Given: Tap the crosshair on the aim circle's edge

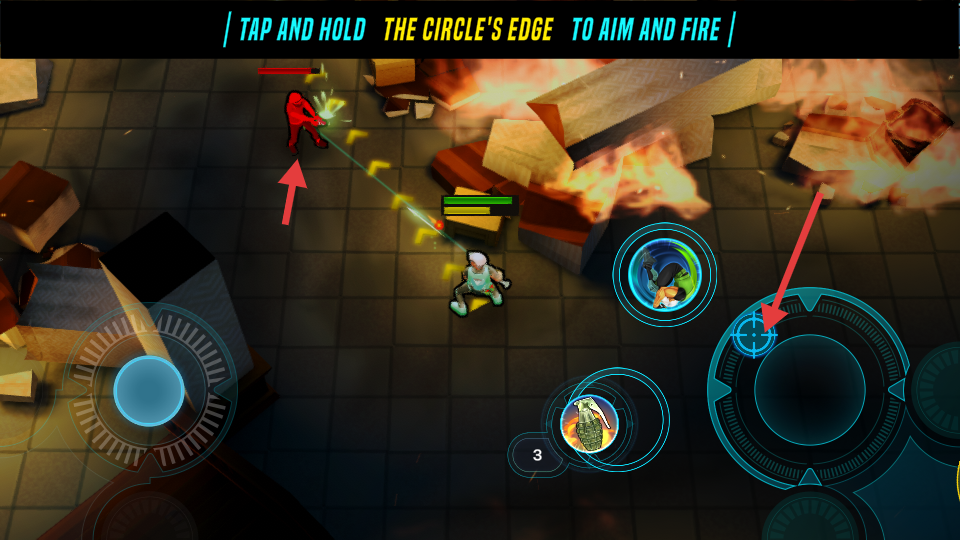Looking at the screenshot, I should (x=754, y=334).
